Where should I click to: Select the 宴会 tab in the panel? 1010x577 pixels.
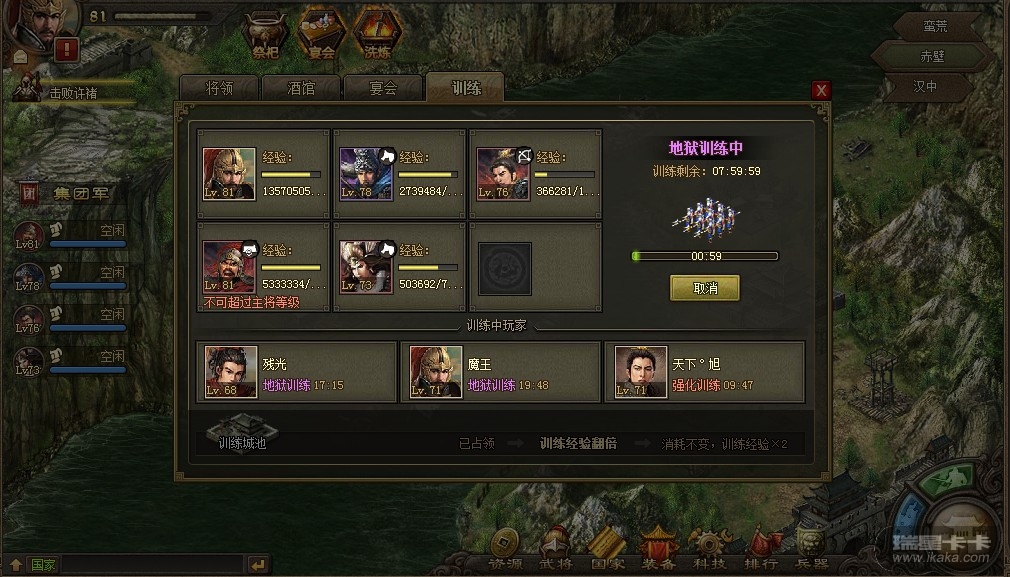(383, 88)
